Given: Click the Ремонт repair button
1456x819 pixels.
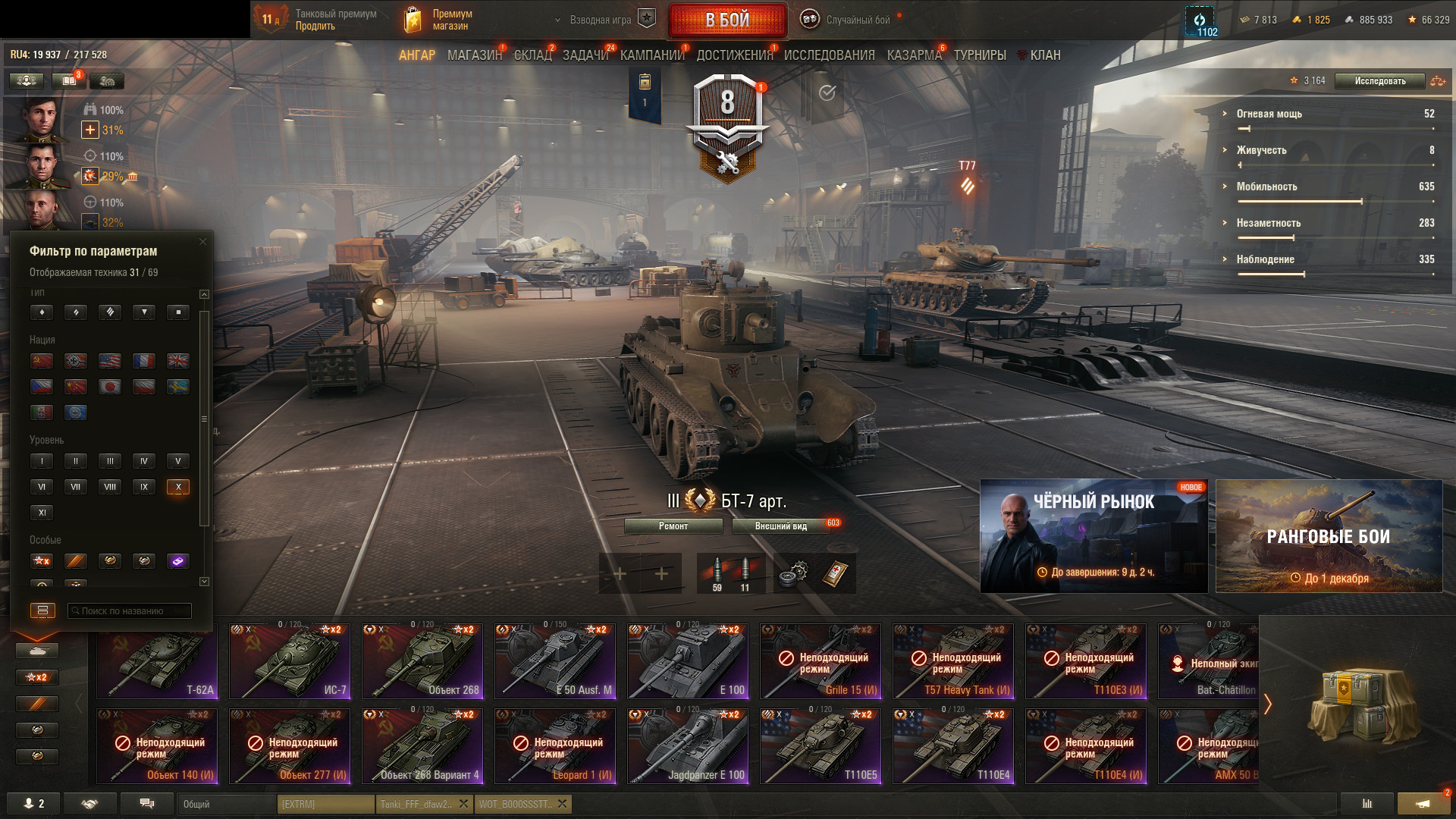Looking at the screenshot, I should (x=673, y=526).
